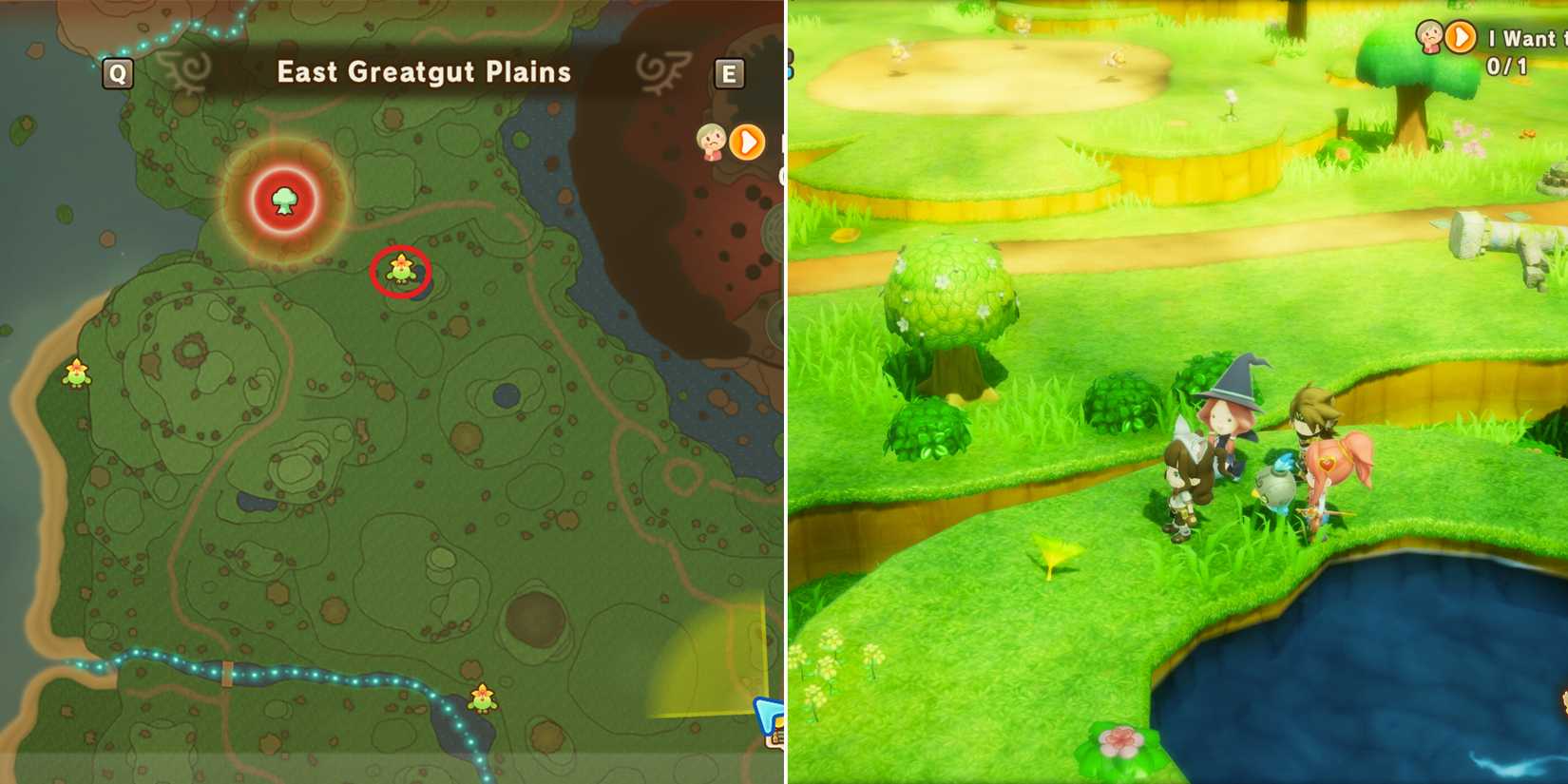Click the worried villager icon on the map overlay
This screenshot has width=1568, height=784.
pyautogui.click(x=711, y=143)
